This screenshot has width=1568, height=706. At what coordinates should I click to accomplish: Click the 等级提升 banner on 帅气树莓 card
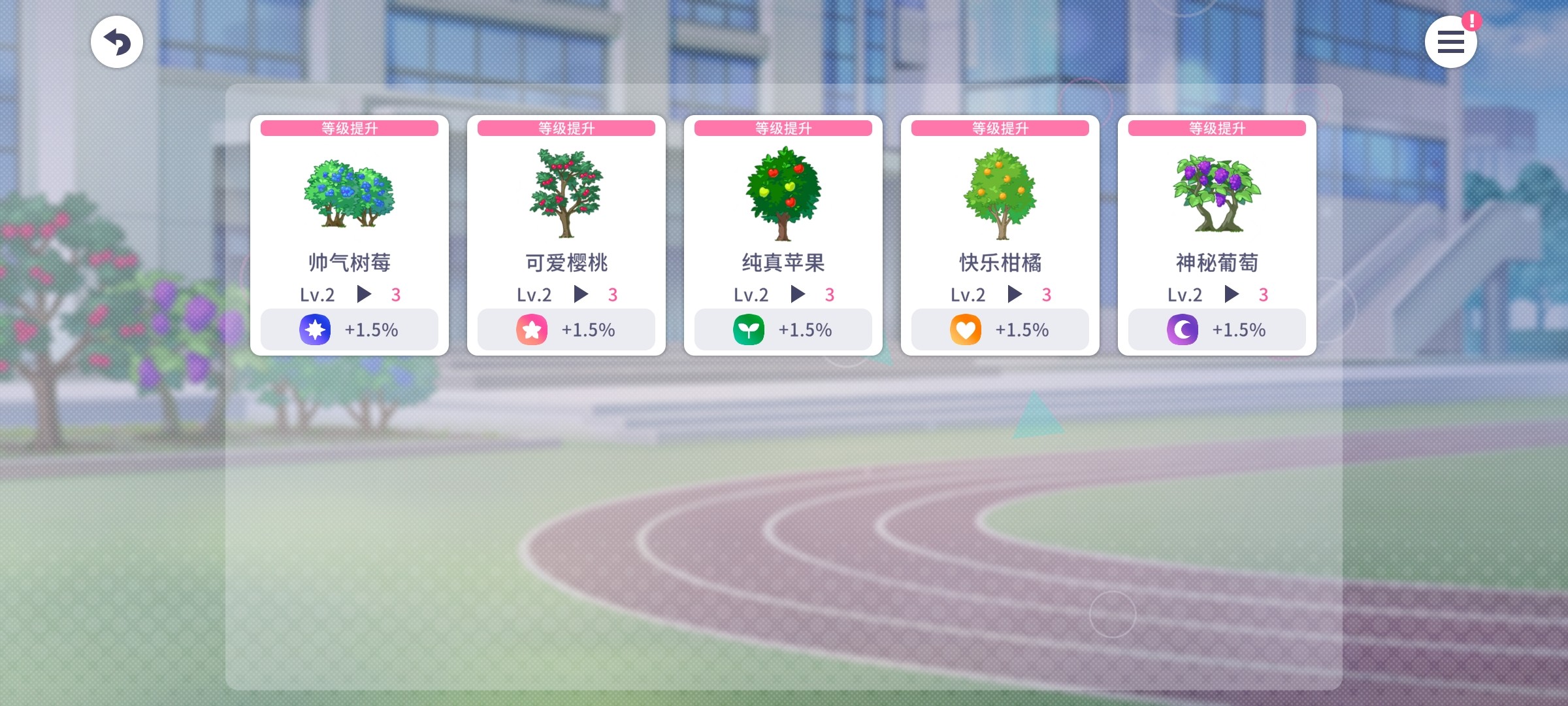pos(350,128)
